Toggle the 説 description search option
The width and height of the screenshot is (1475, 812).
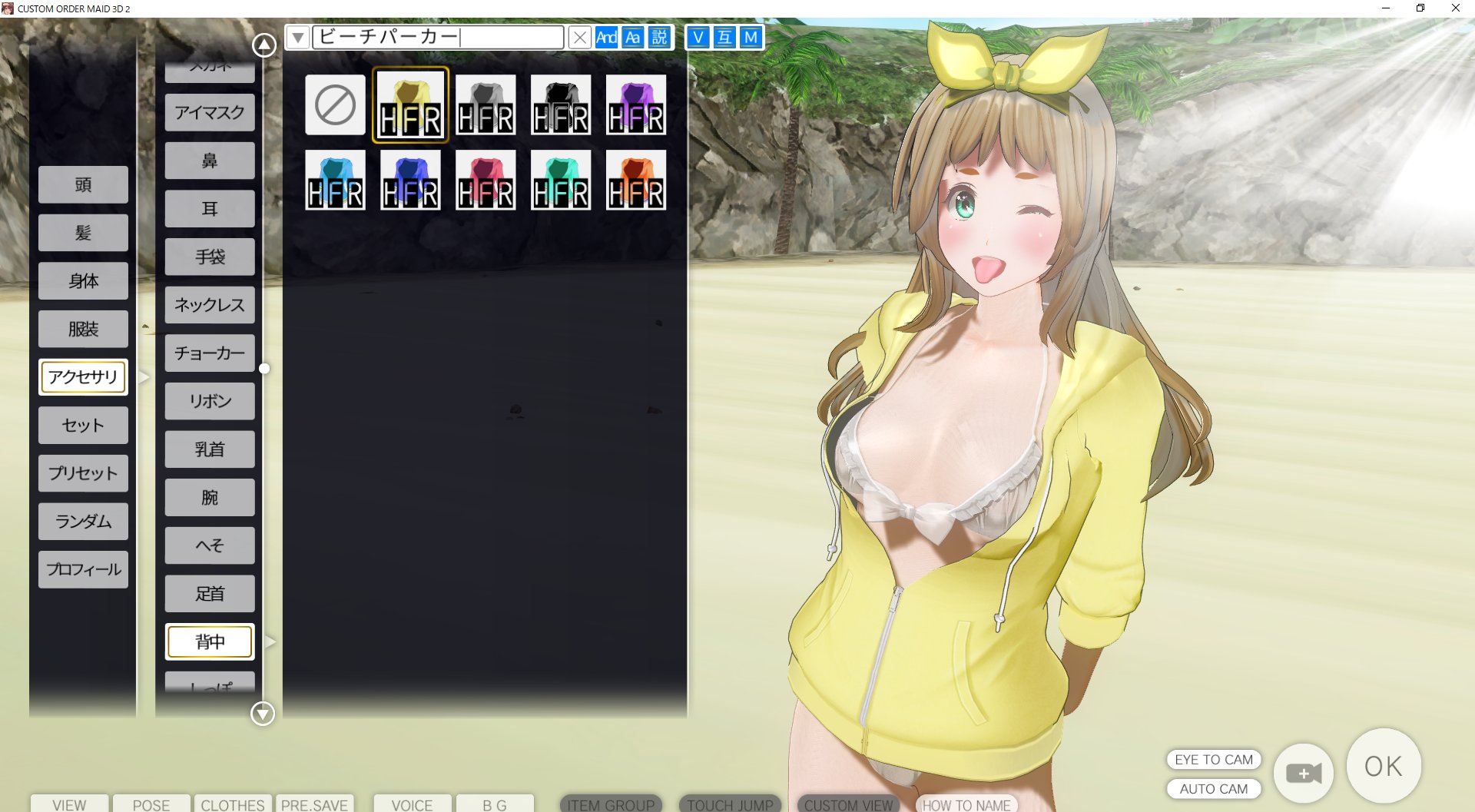click(658, 37)
